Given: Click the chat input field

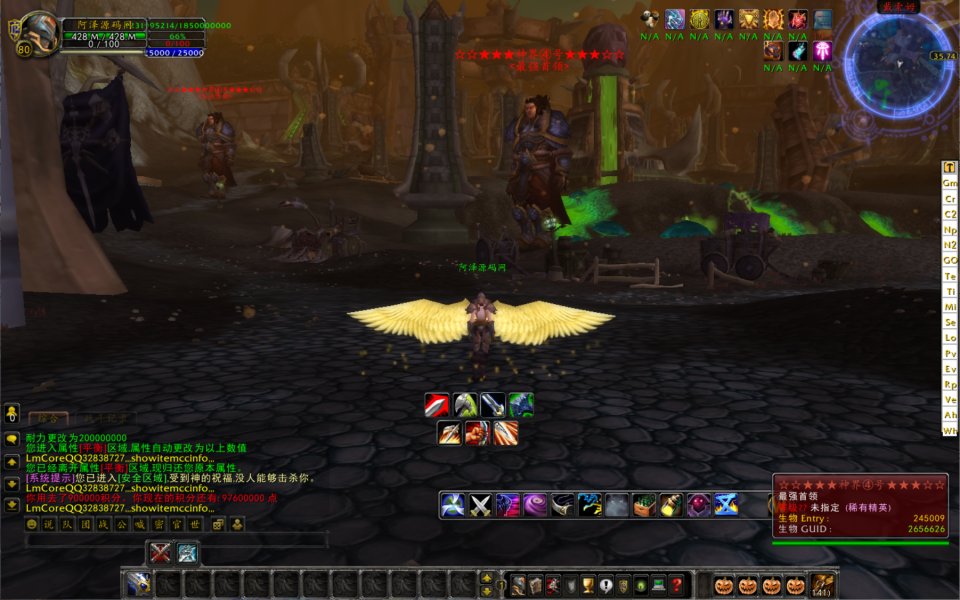Looking at the screenshot, I should click(x=176, y=541).
